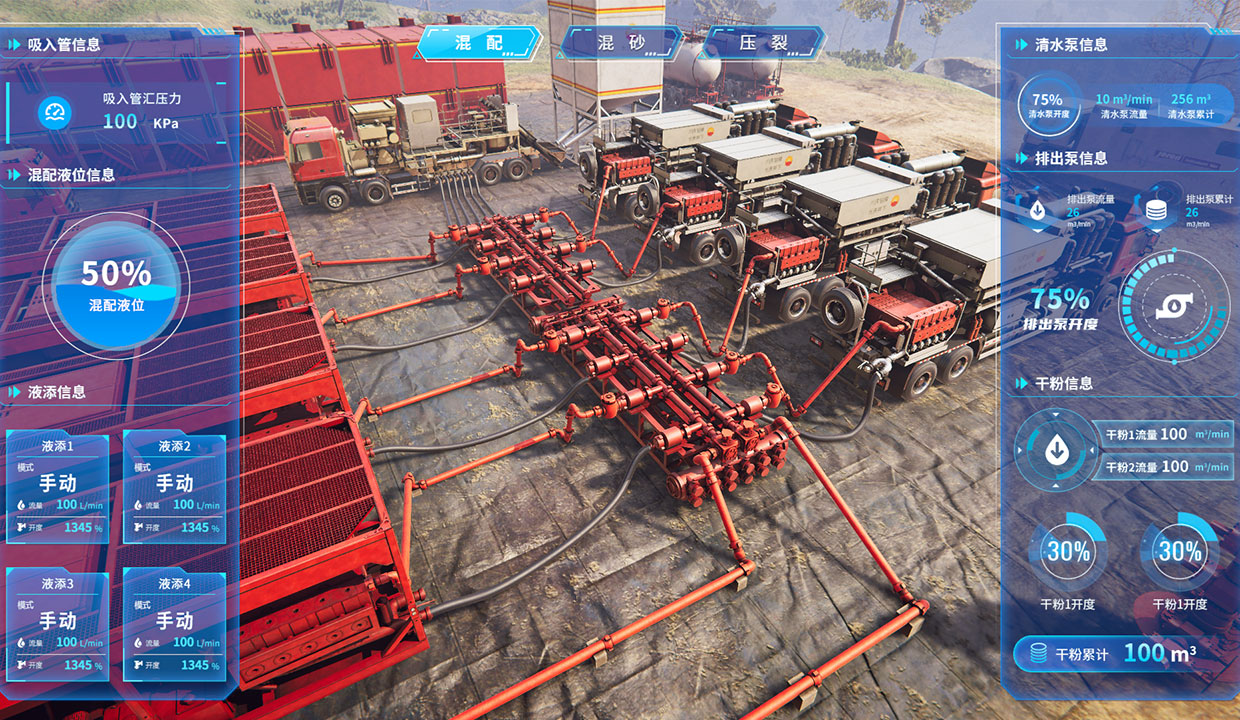Select the pump turbine dial icon

click(x=1173, y=305)
